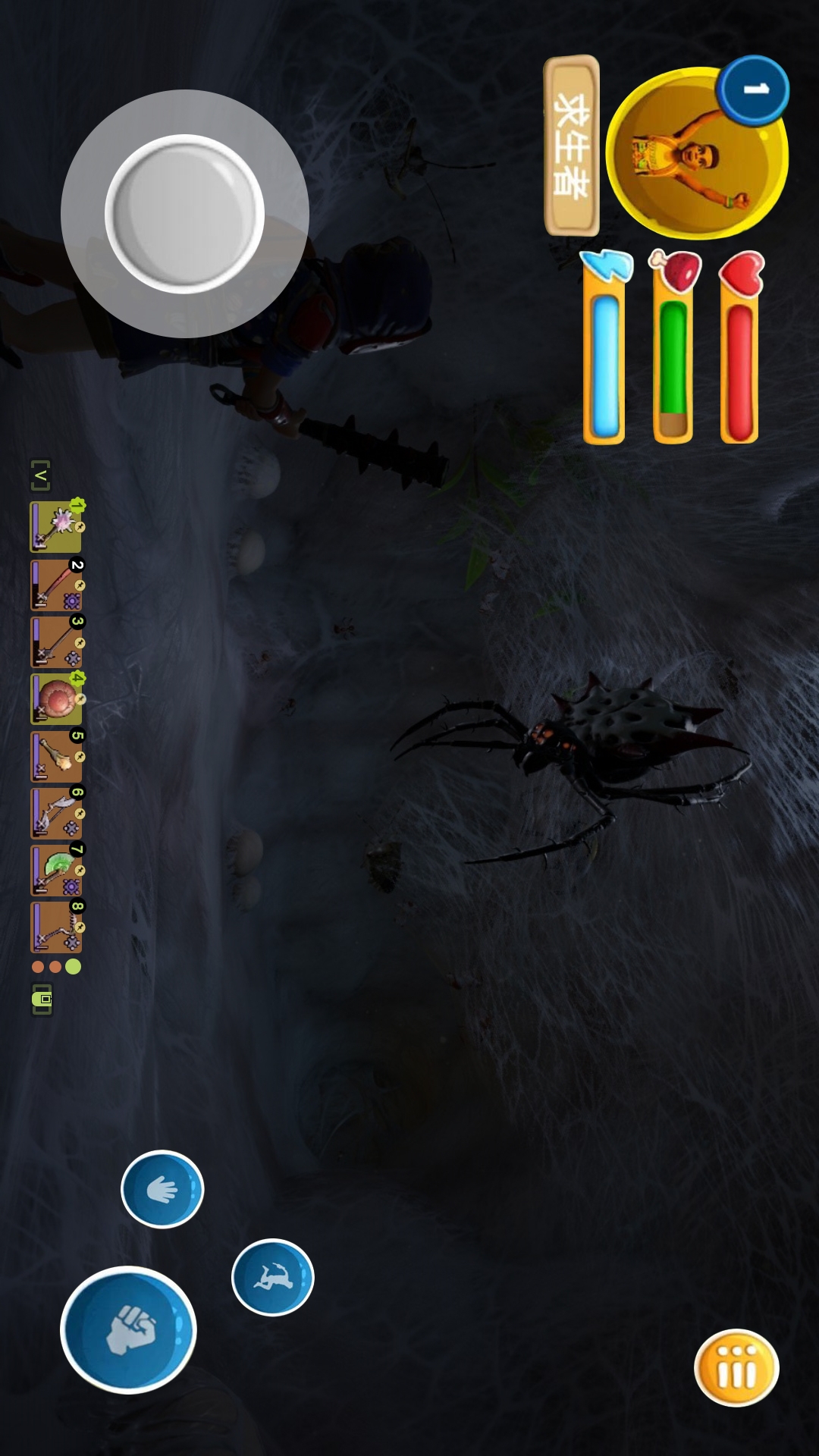The height and width of the screenshot is (1456, 819).
Task: Tap the 求生者 name banner
Action: pos(572,145)
